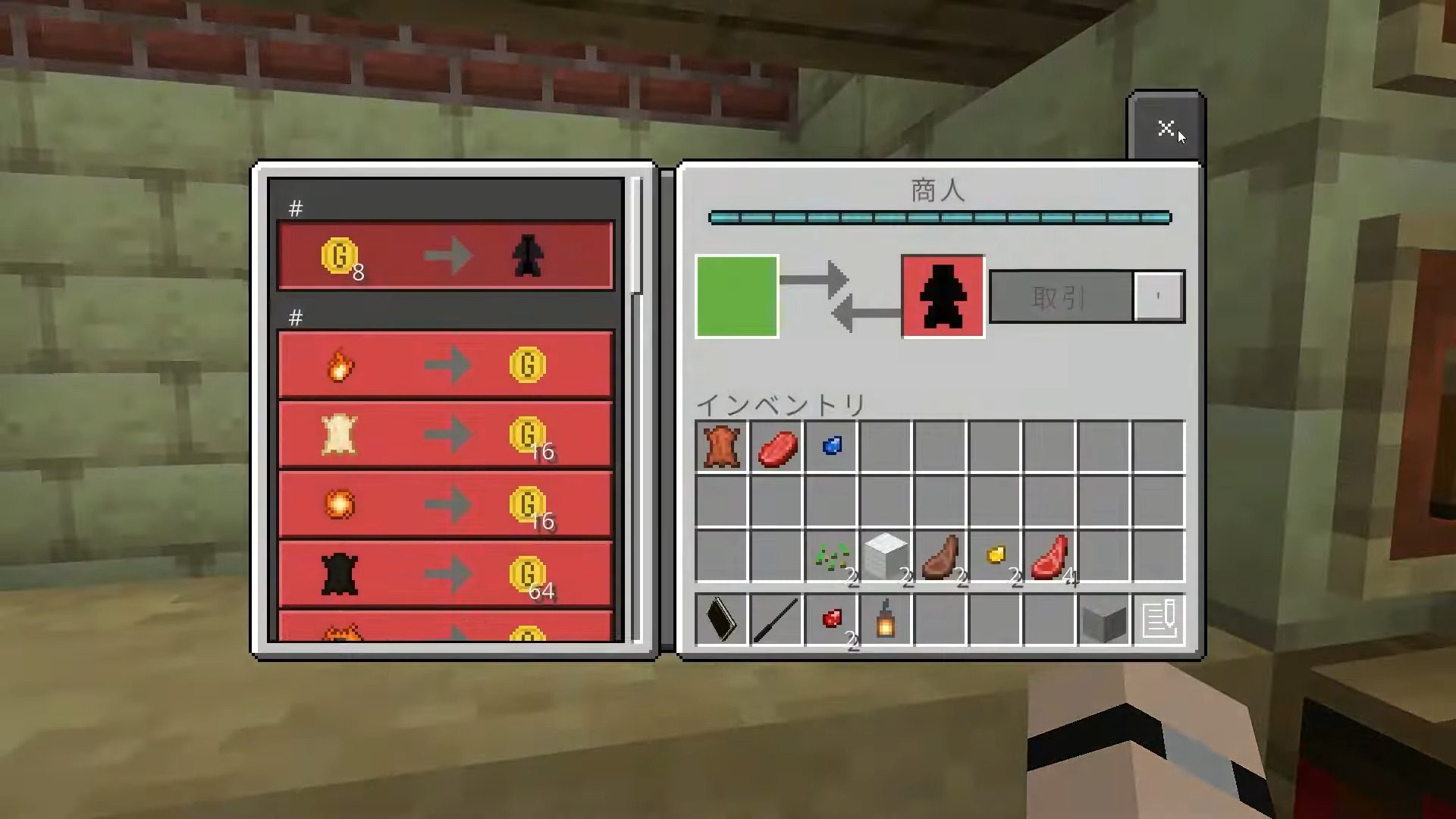Click the cooked porkchop in inventory
1456x819 pixels.
(942, 556)
